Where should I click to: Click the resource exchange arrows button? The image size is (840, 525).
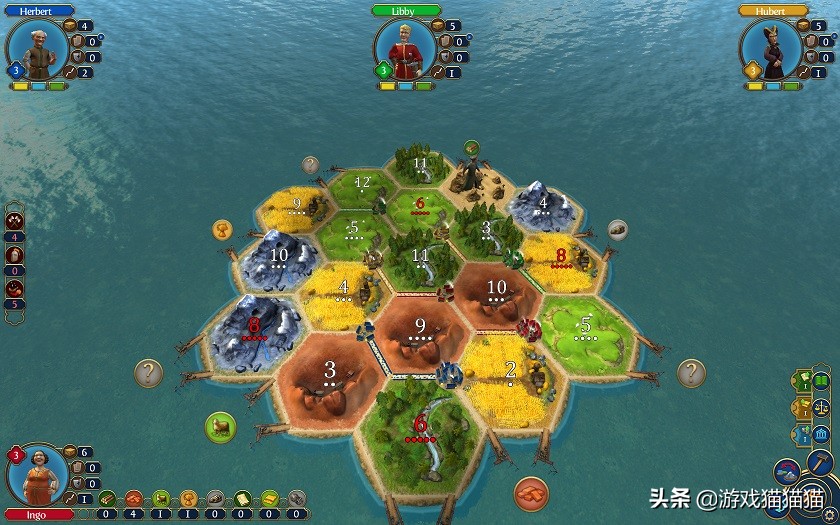coord(788,474)
